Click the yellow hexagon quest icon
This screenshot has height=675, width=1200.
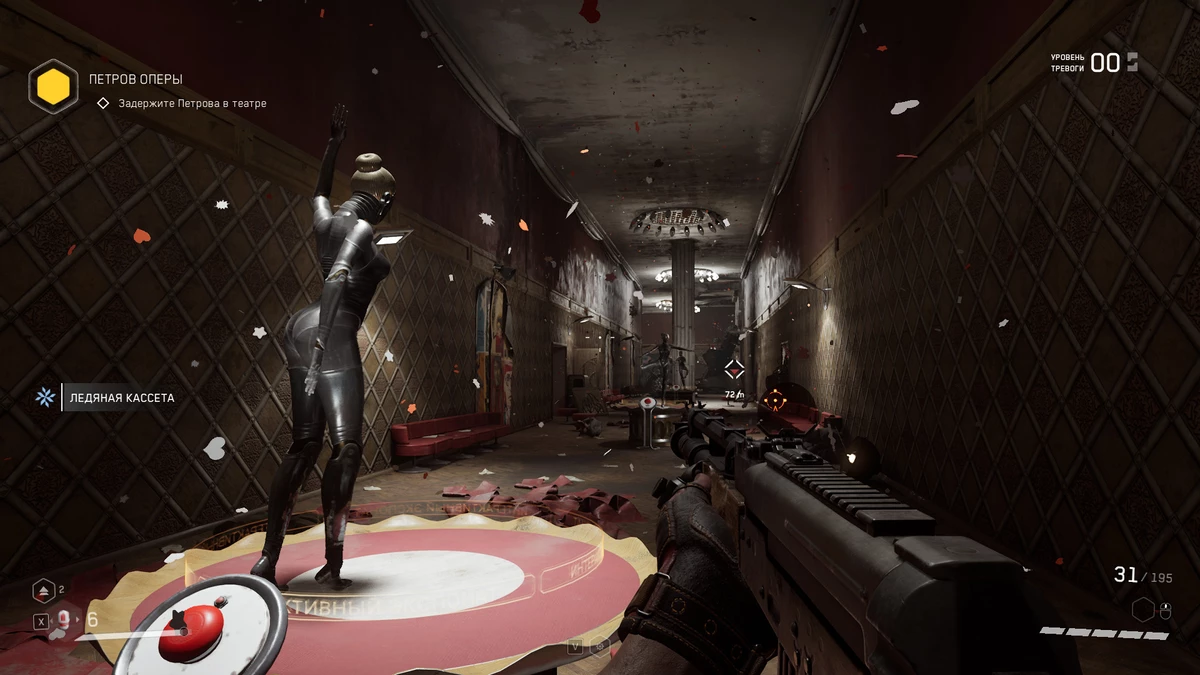point(53,86)
